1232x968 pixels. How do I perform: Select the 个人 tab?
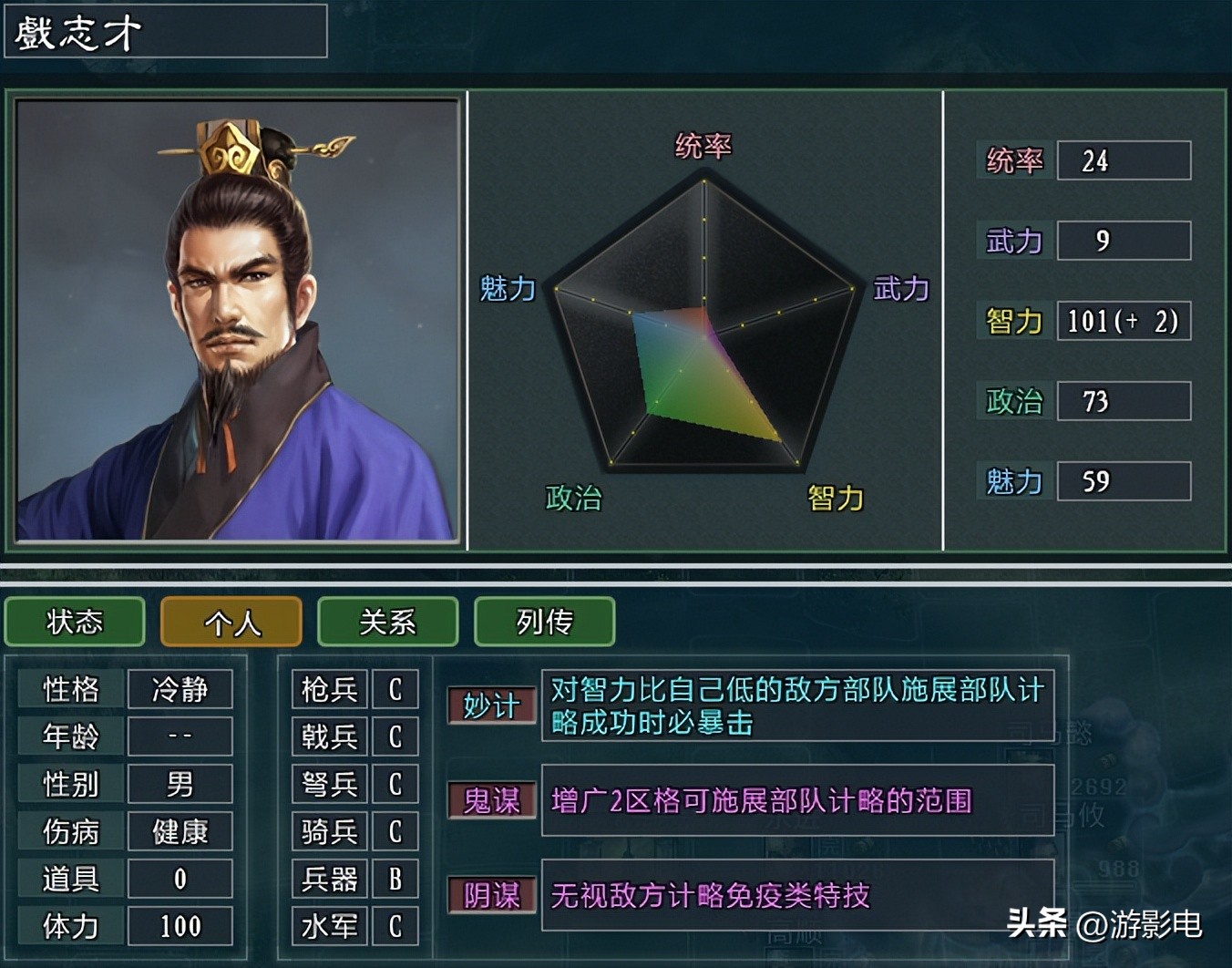(231, 623)
